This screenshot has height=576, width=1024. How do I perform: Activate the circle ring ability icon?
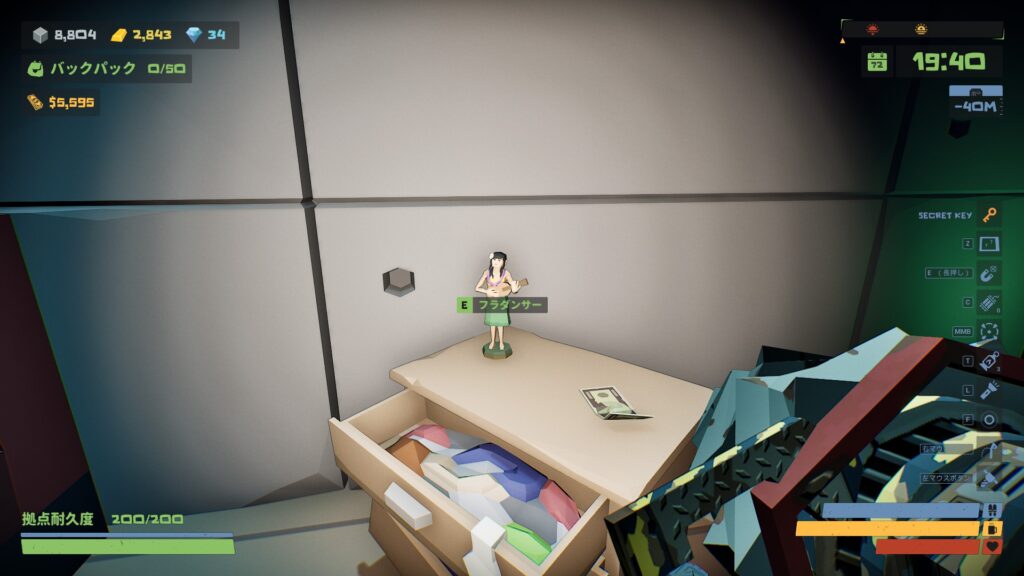click(x=990, y=419)
